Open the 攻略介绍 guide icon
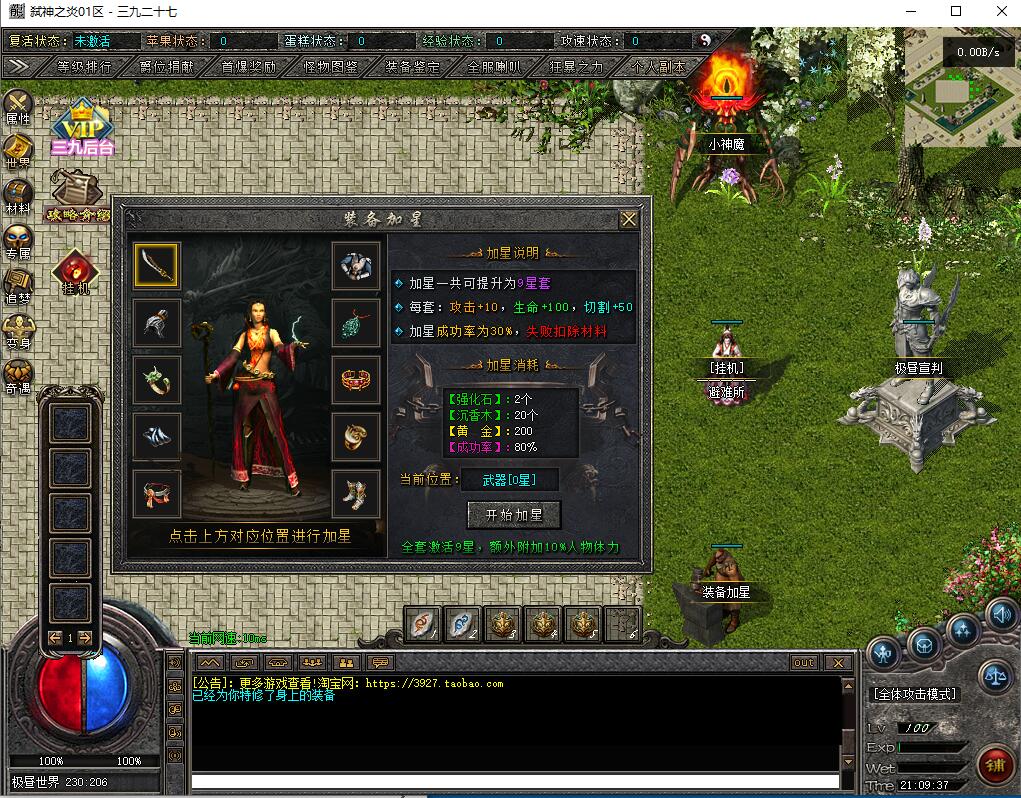 [76, 196]
